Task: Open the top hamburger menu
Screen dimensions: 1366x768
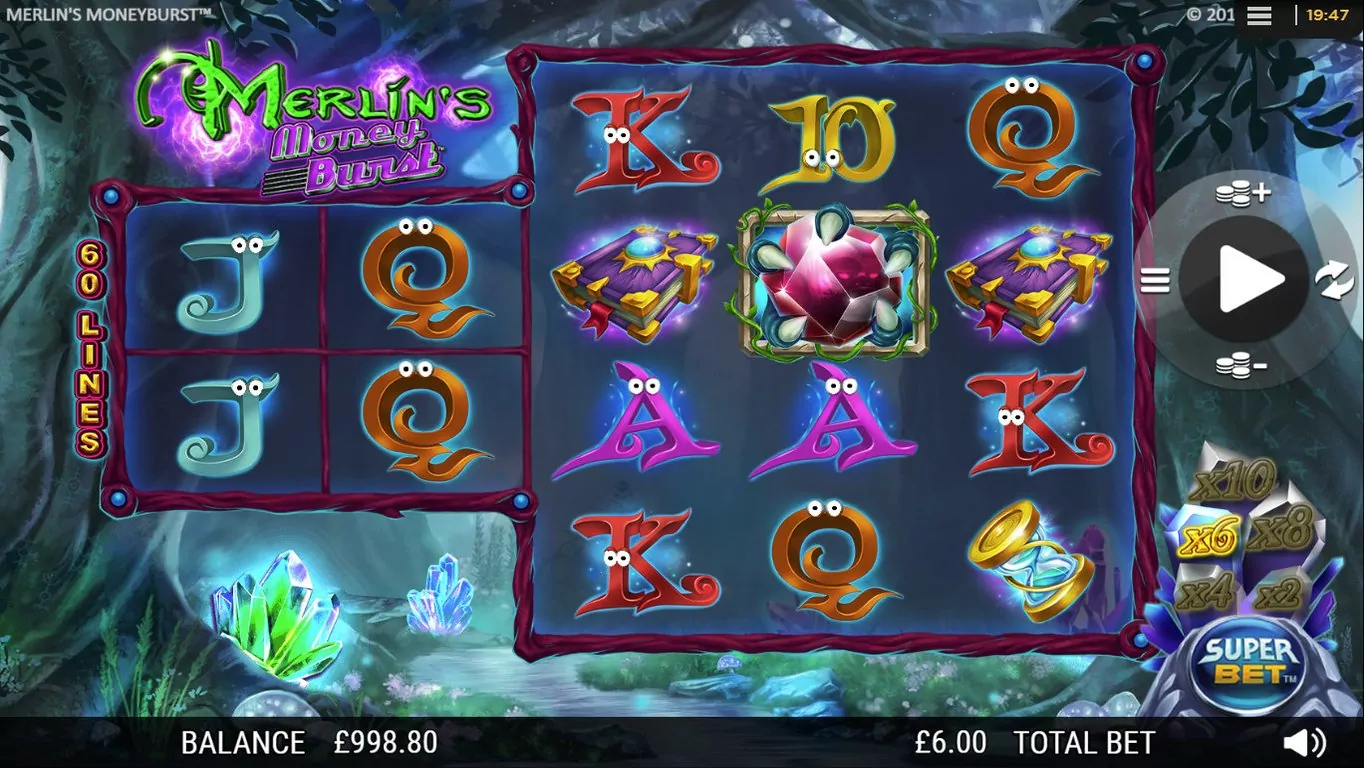Action: [x=1259, y=15]
